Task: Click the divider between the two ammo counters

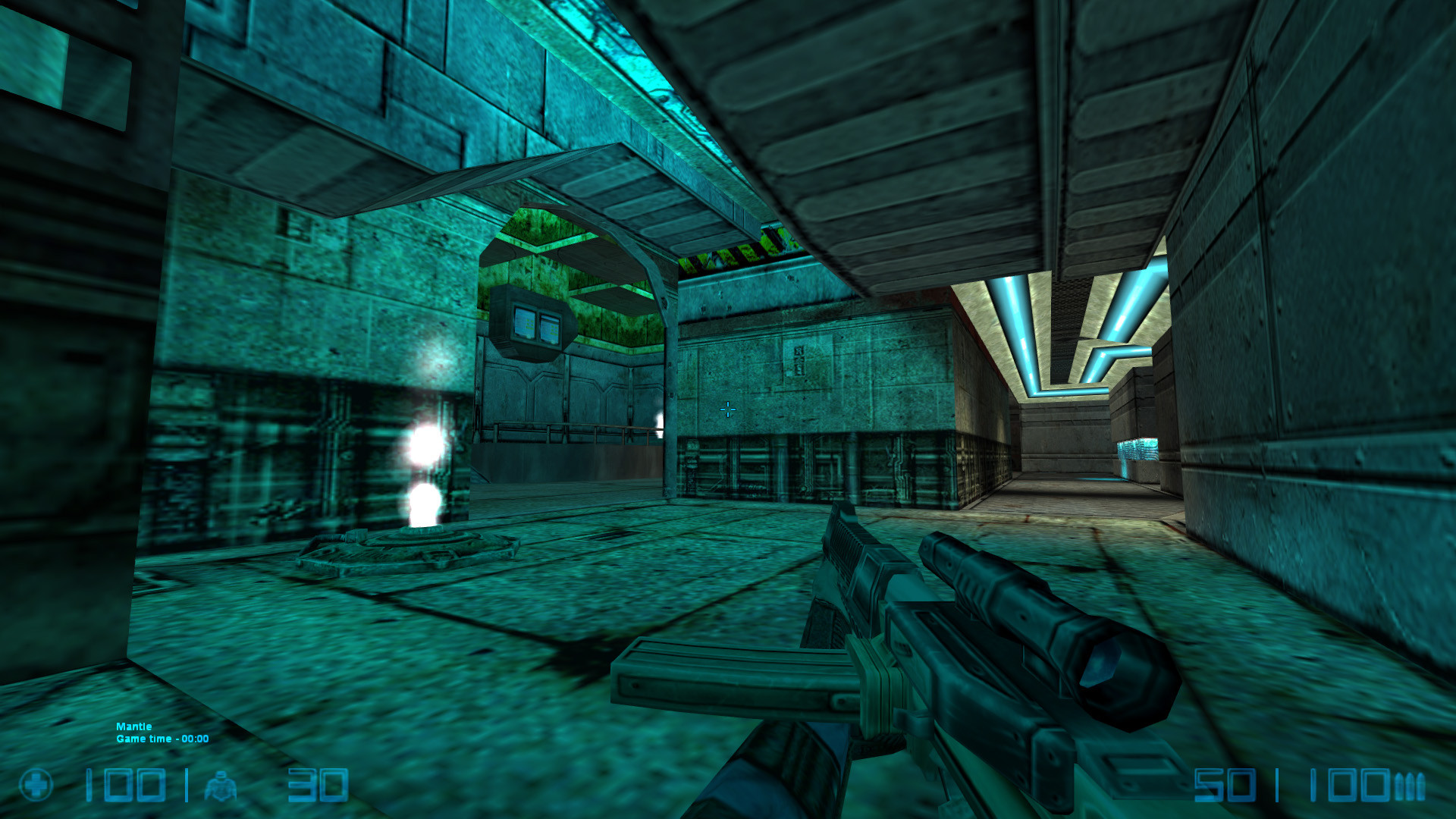Action: coord(1277,783)
